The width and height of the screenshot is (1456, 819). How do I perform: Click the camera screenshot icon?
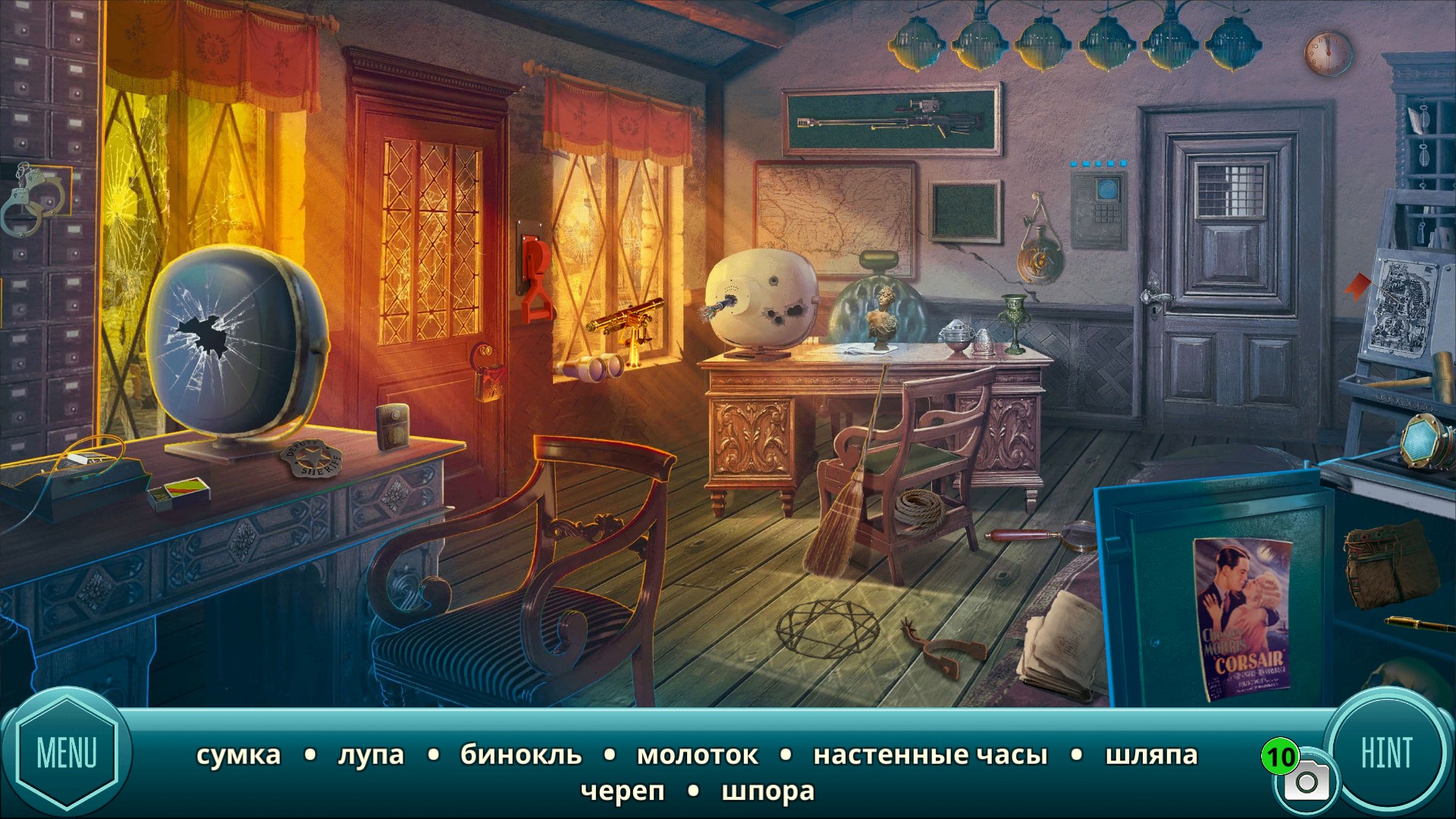pos(1306,783)
